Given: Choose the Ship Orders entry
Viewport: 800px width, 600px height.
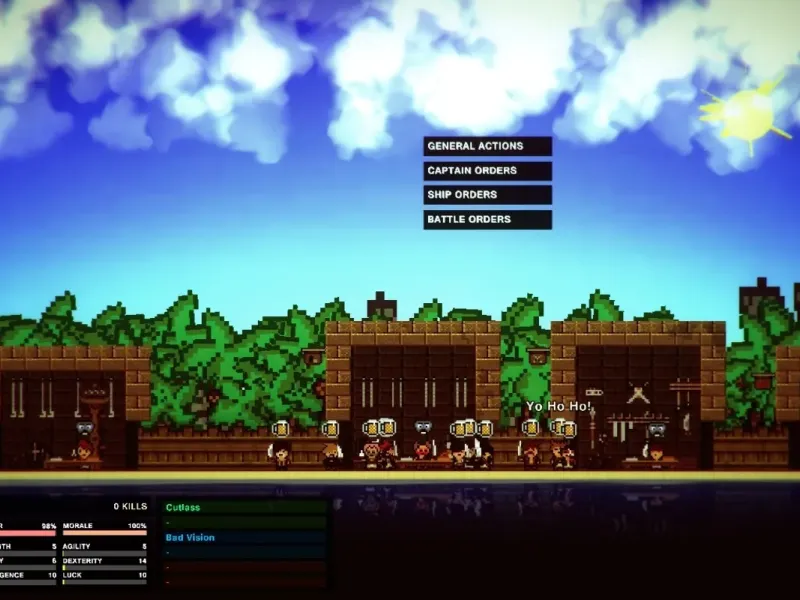Looking at the screenshot, I should [487, 195].
